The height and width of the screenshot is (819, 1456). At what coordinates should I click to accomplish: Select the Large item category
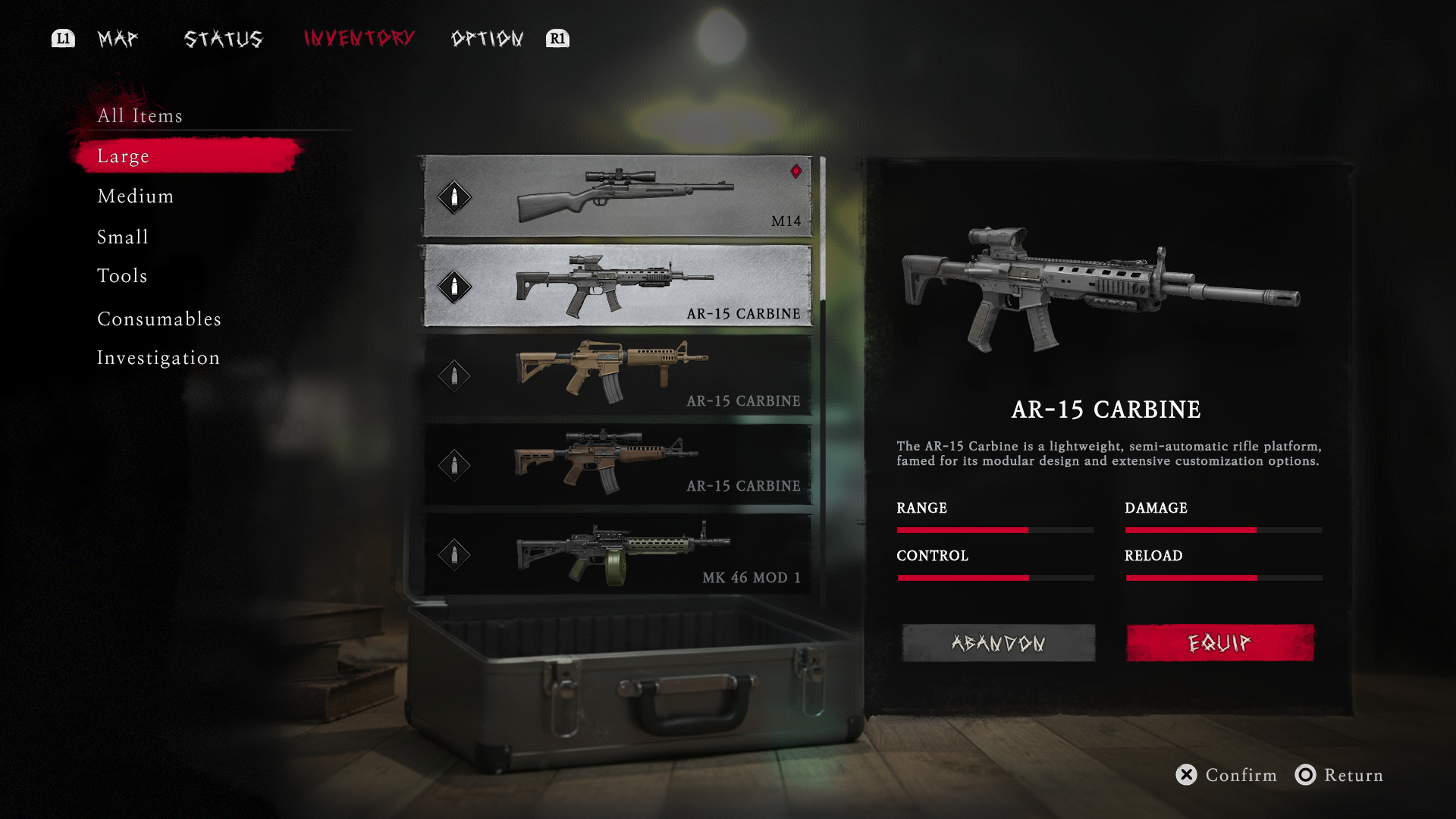click(124, 156)
